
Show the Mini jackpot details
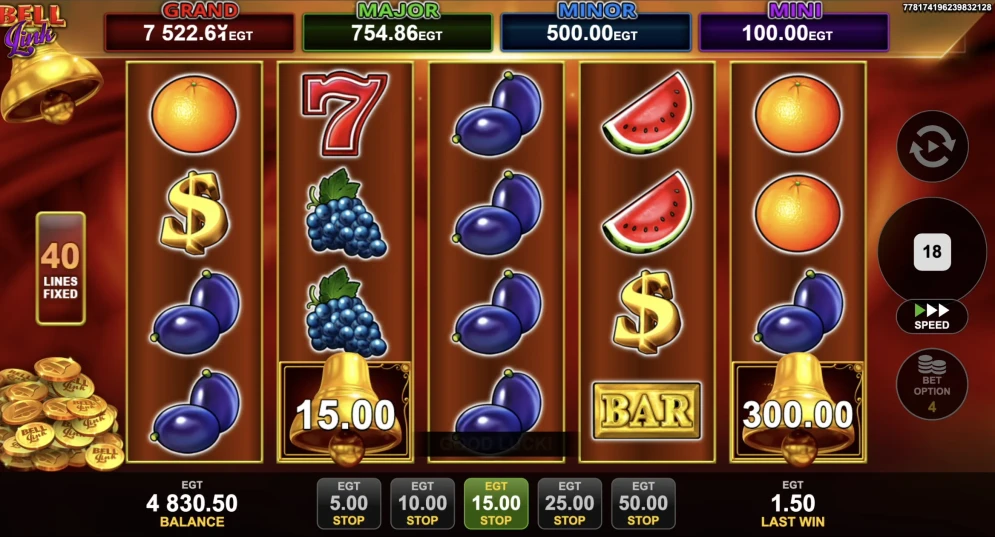click(x=793, y=31)
